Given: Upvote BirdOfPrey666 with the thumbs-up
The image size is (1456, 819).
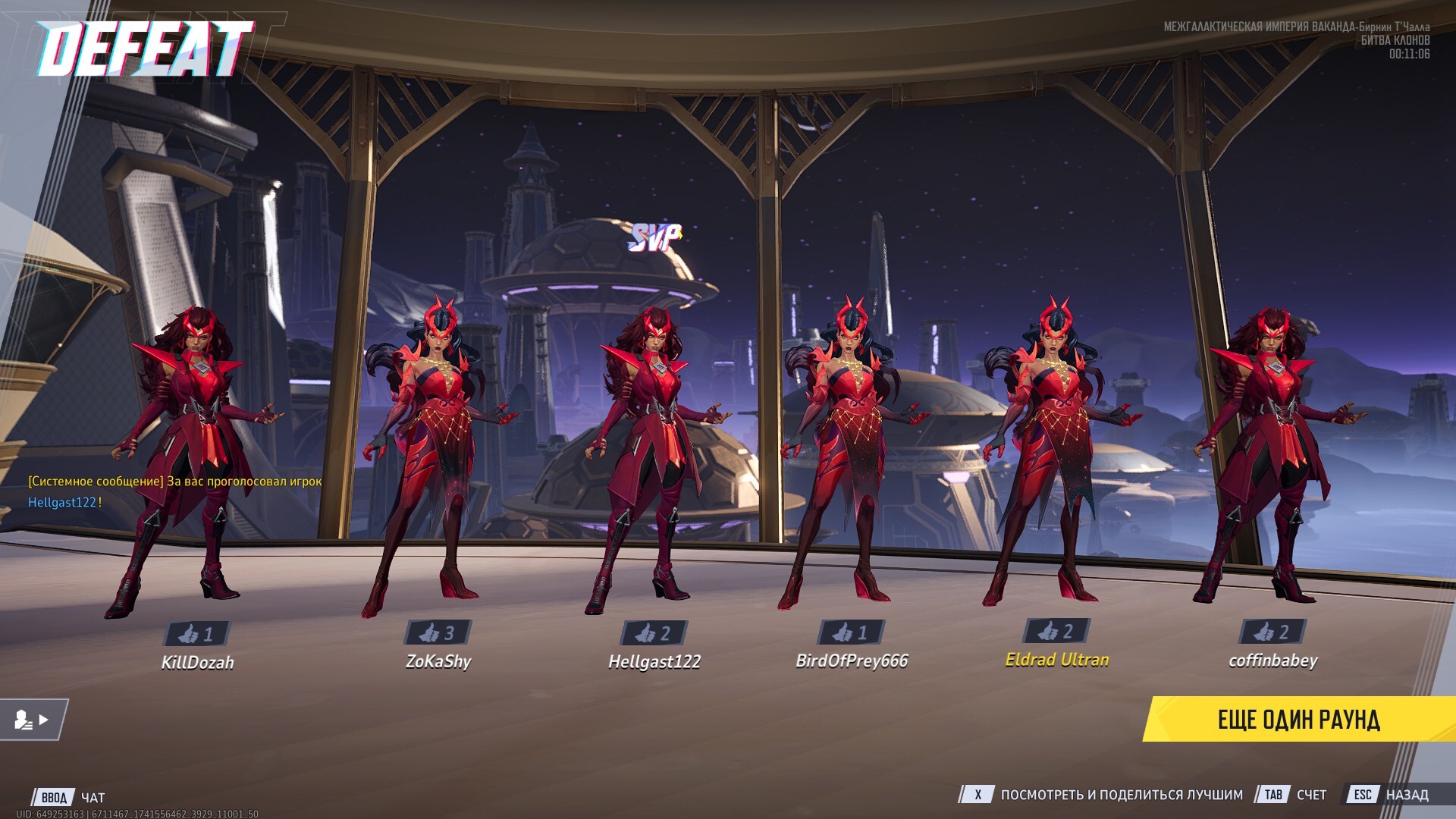Looking at the screenshot, I should click(851, 632).
